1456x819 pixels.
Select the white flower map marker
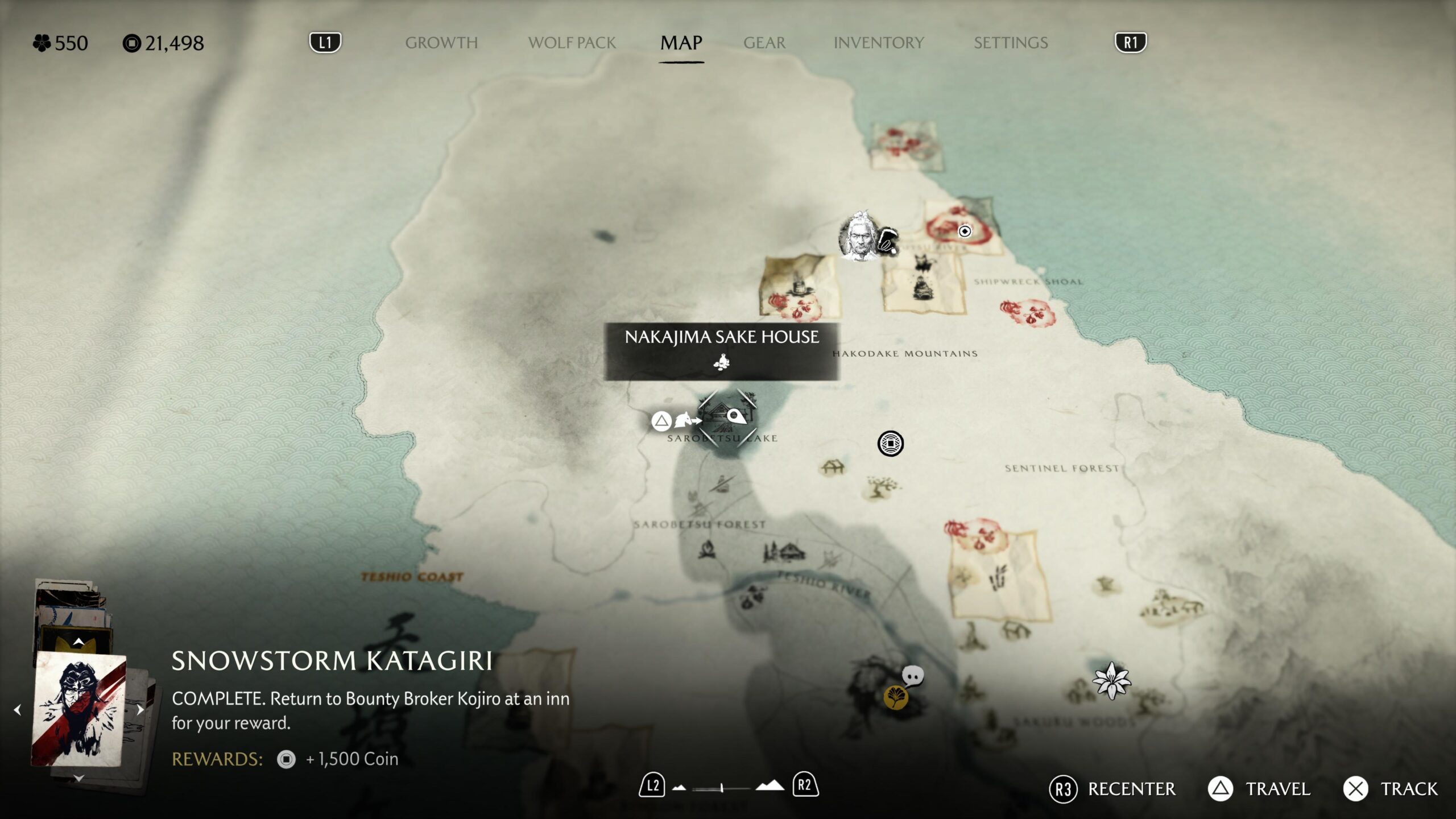pos(1111,681)
